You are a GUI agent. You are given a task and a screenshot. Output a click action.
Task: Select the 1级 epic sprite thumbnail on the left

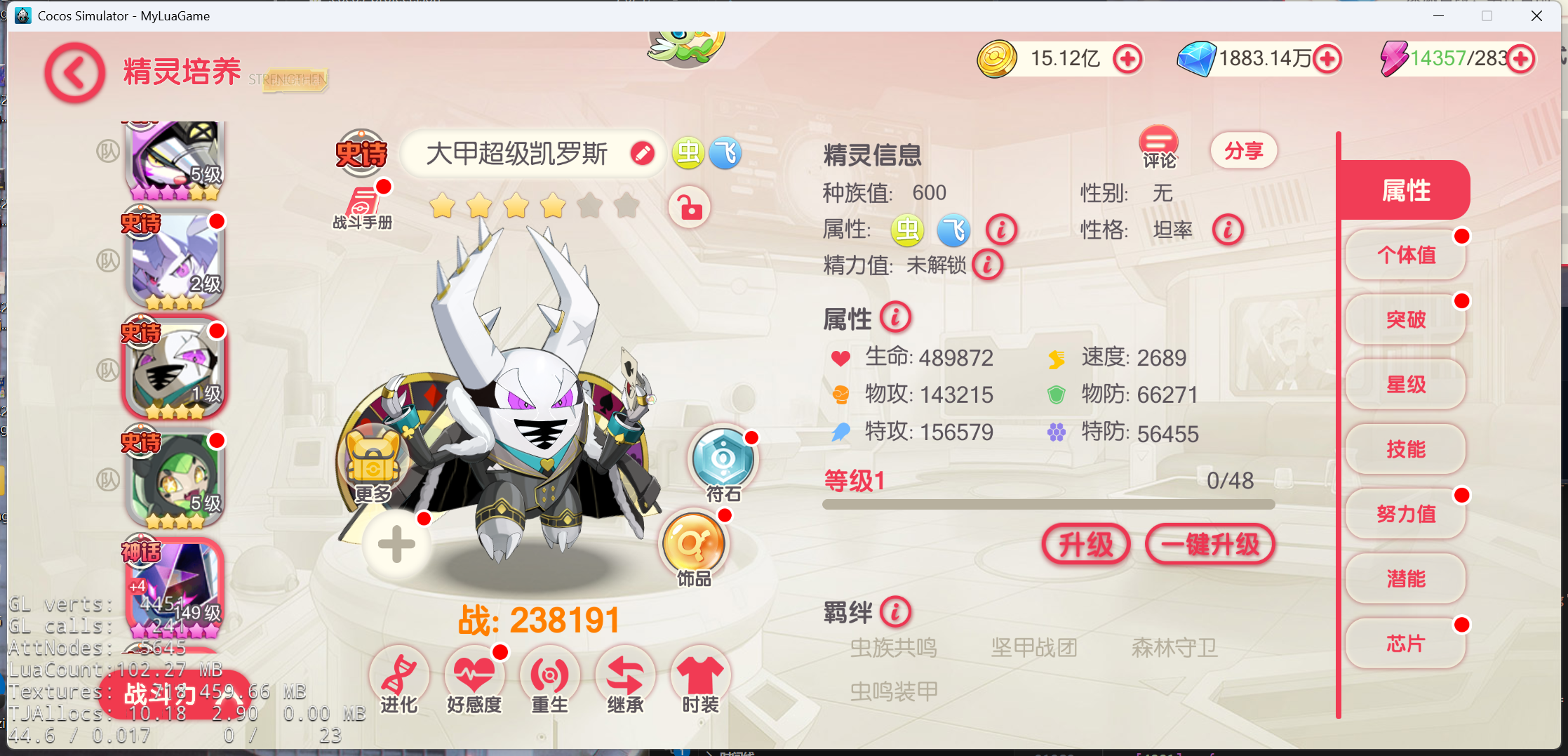(x=174, y=366)
